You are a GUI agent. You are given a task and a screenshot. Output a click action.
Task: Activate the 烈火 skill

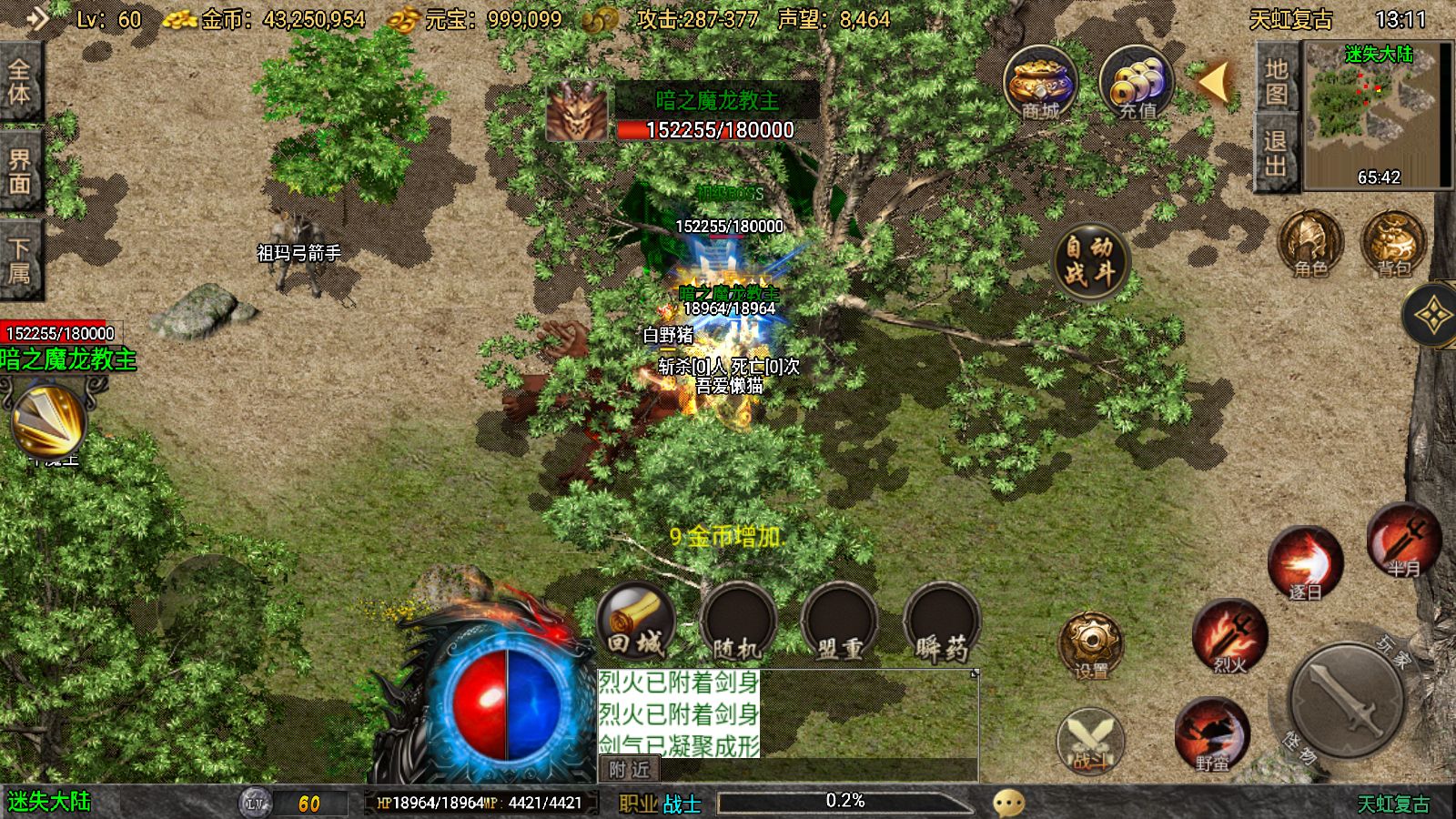click(x=1229, y=636)
